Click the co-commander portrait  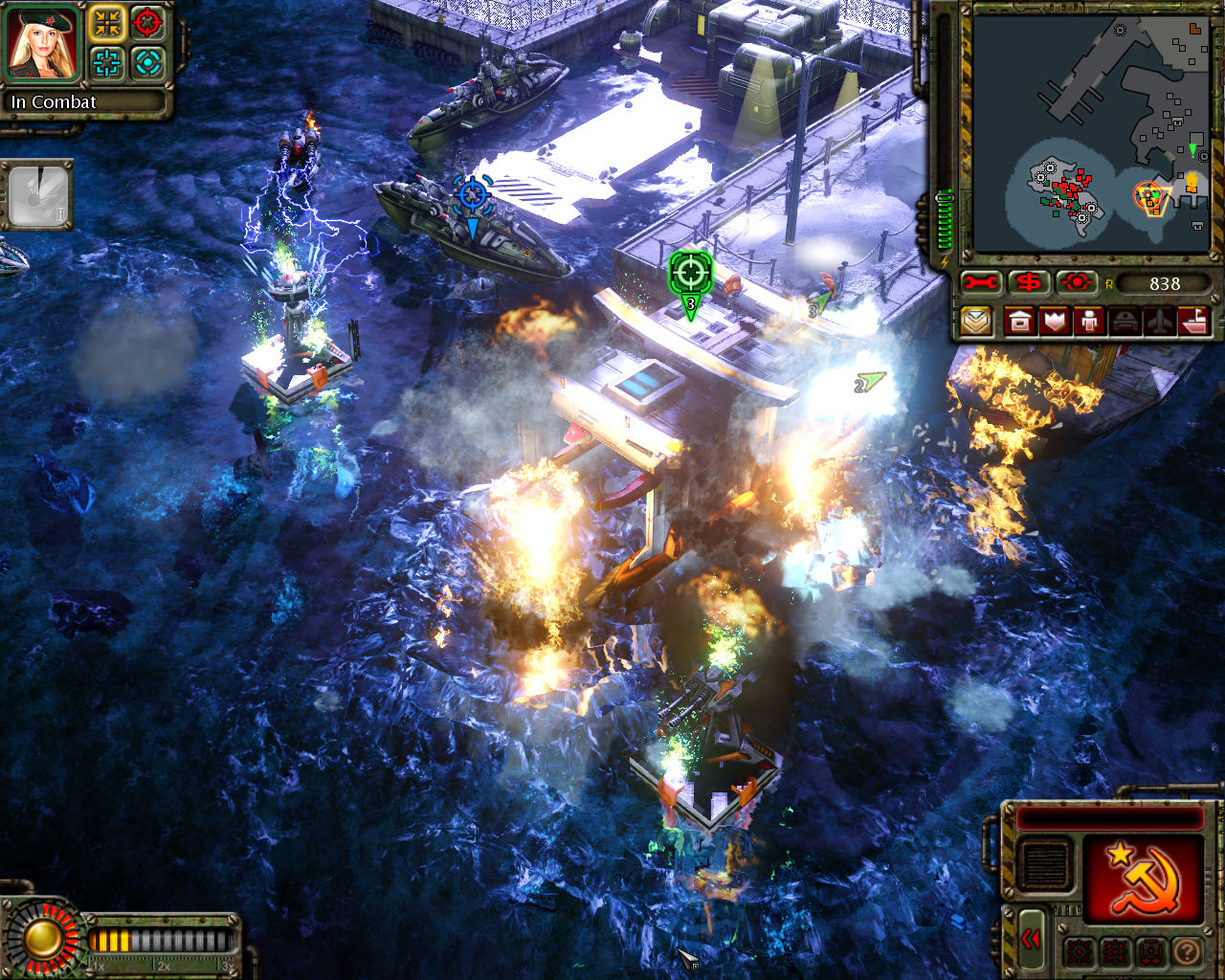point(43,43)
